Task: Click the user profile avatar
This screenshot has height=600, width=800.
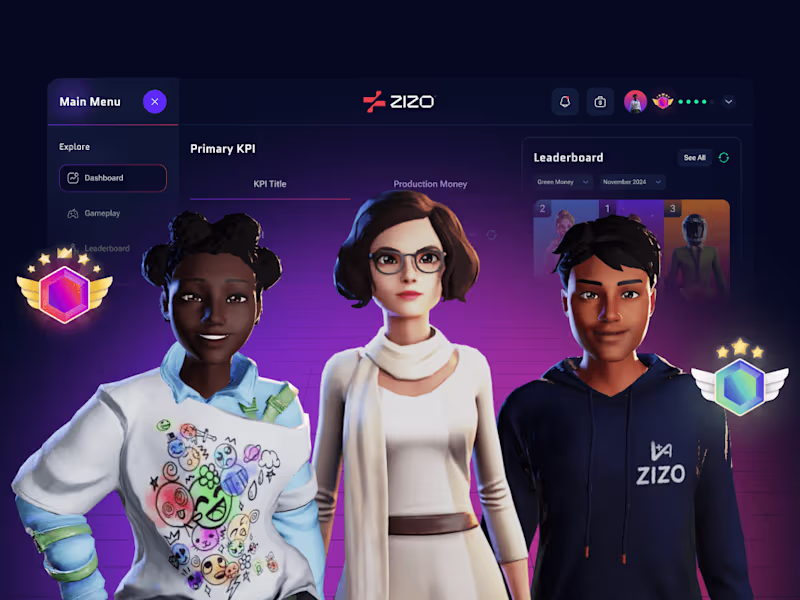Action: tap(635, 101)
